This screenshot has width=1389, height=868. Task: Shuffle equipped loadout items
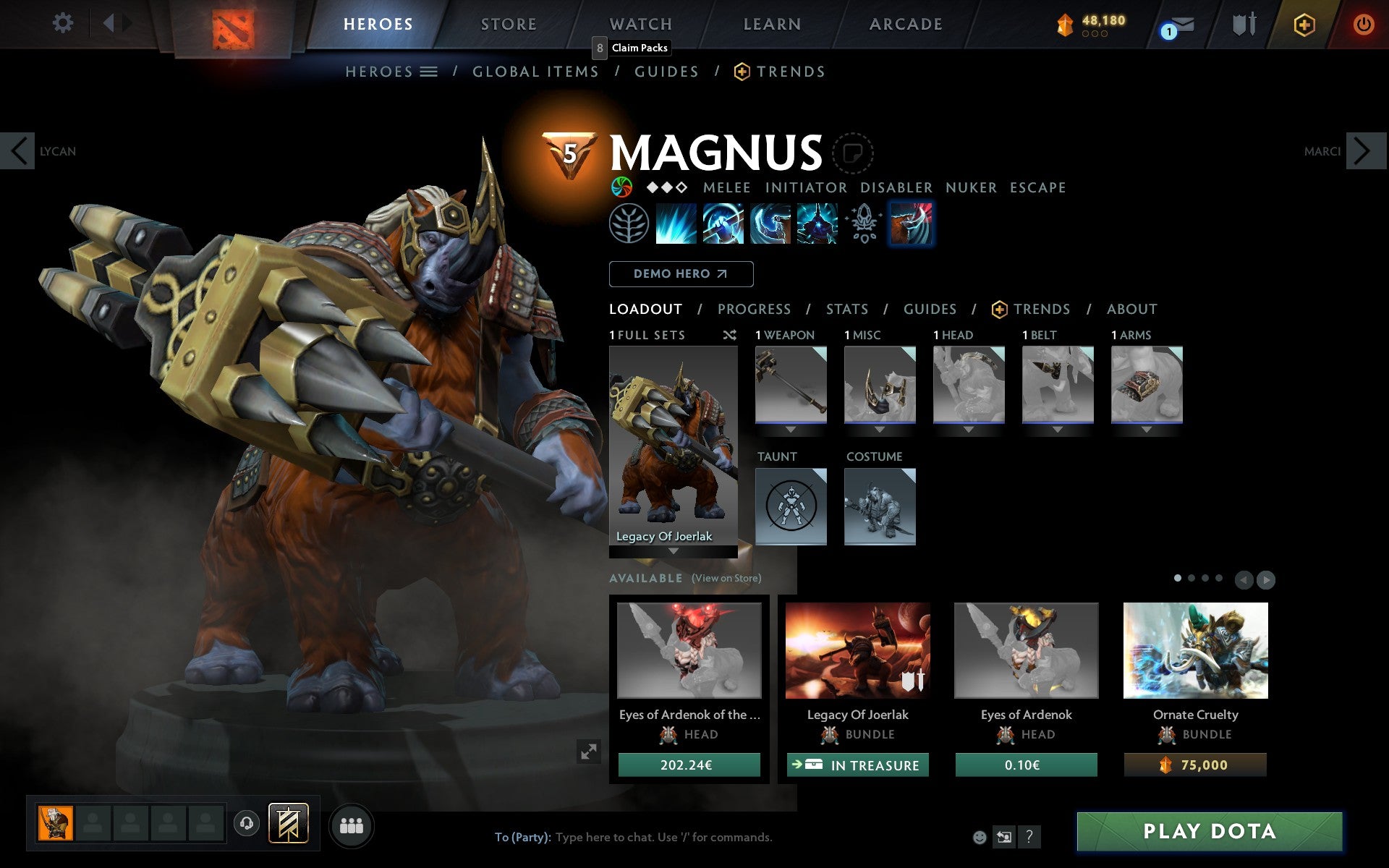point(729,335)
